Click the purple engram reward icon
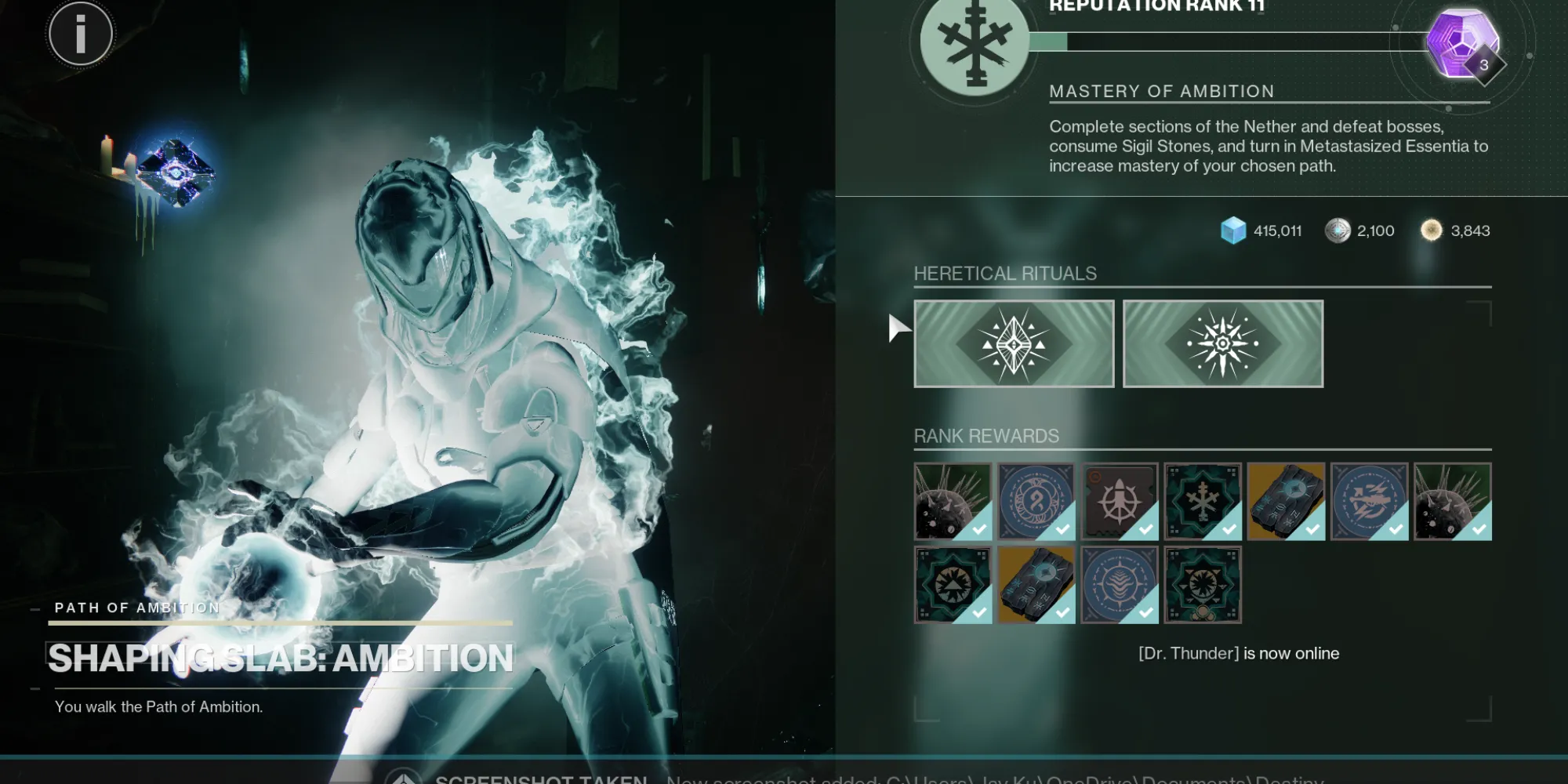Image resolution: width=1568 pixels, height=784 pixels. (x=1461, y=43)
